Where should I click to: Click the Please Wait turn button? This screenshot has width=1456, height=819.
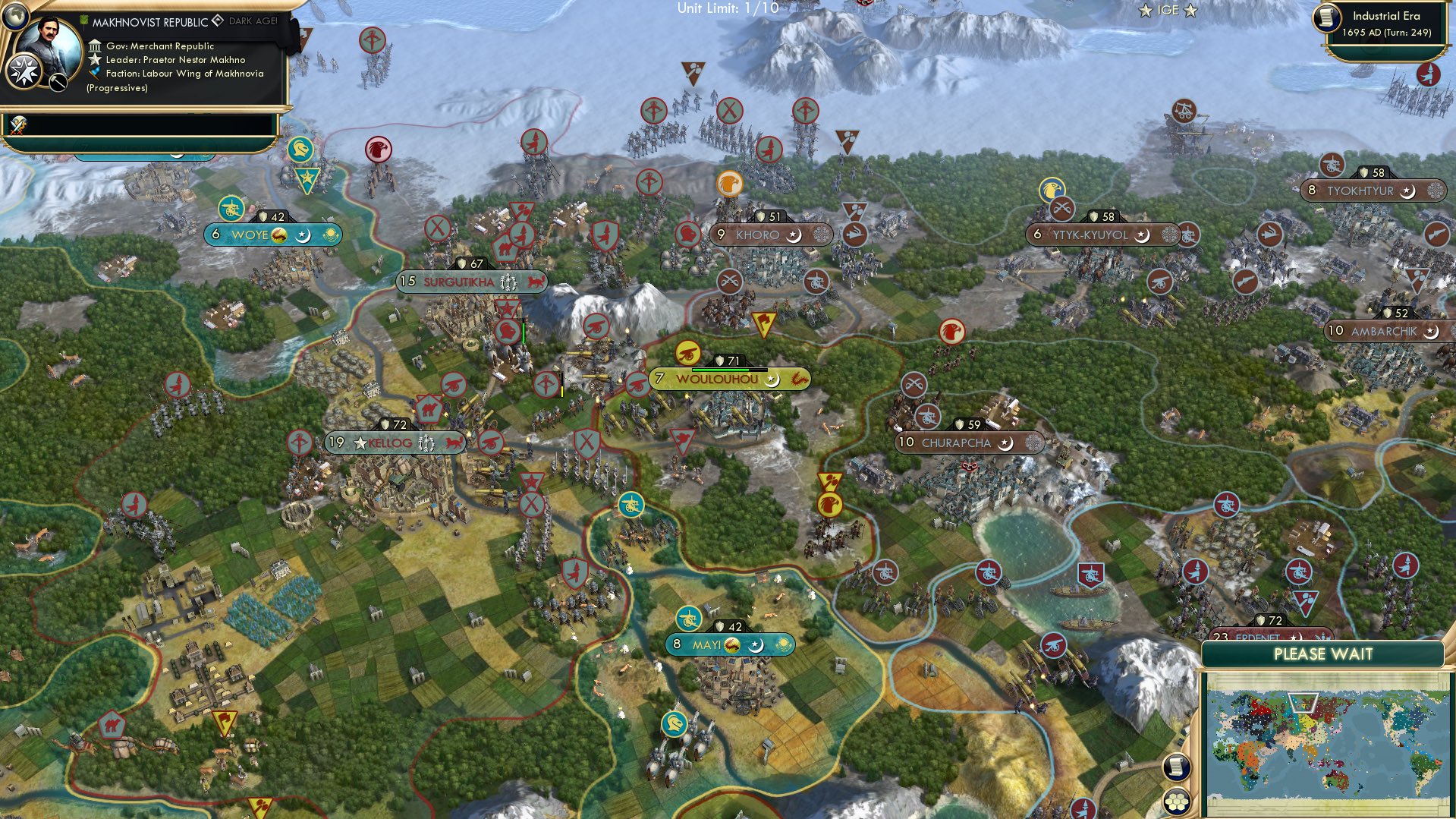point(1322,654)
